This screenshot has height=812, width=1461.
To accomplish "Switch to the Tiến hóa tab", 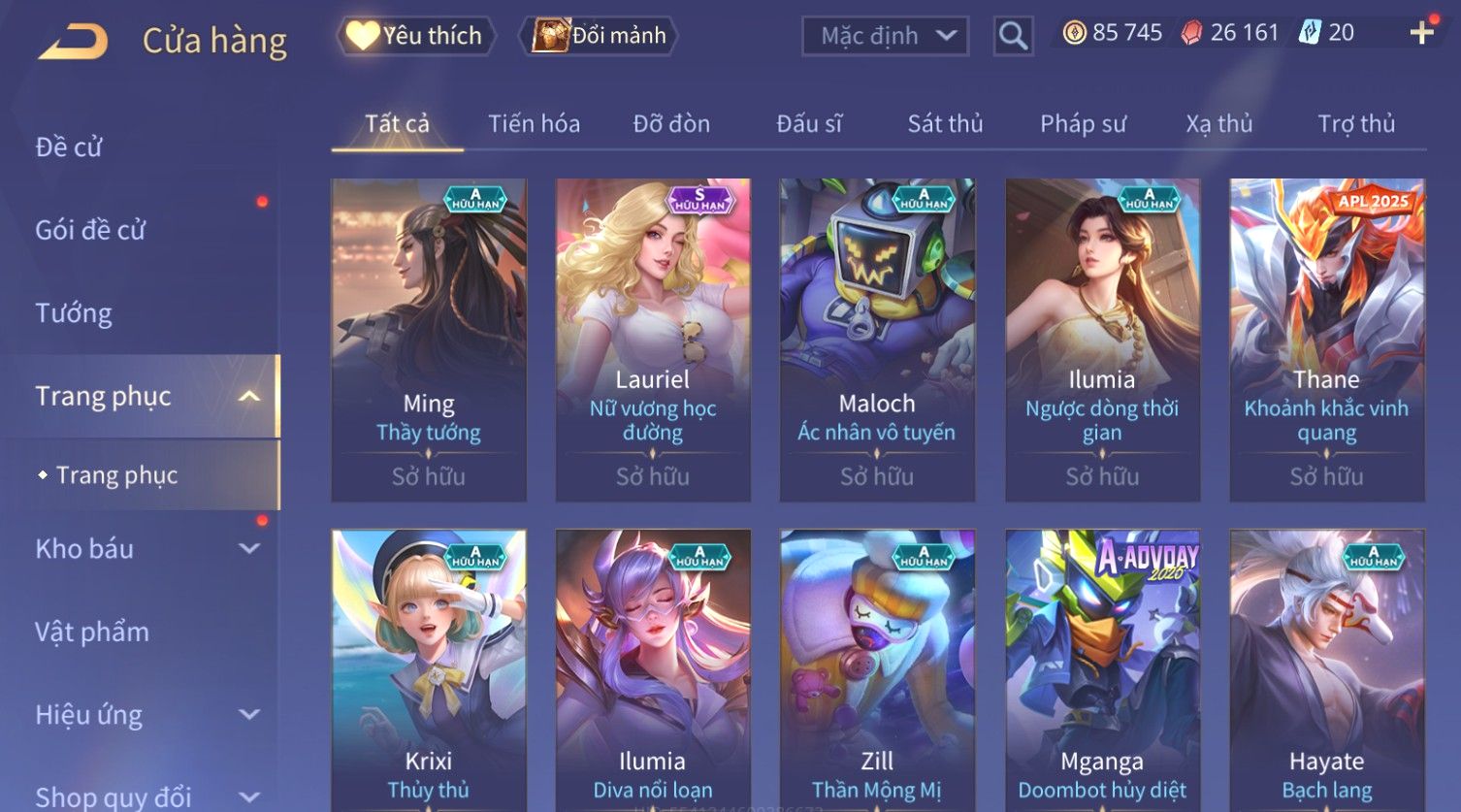I will pos(534,124).
